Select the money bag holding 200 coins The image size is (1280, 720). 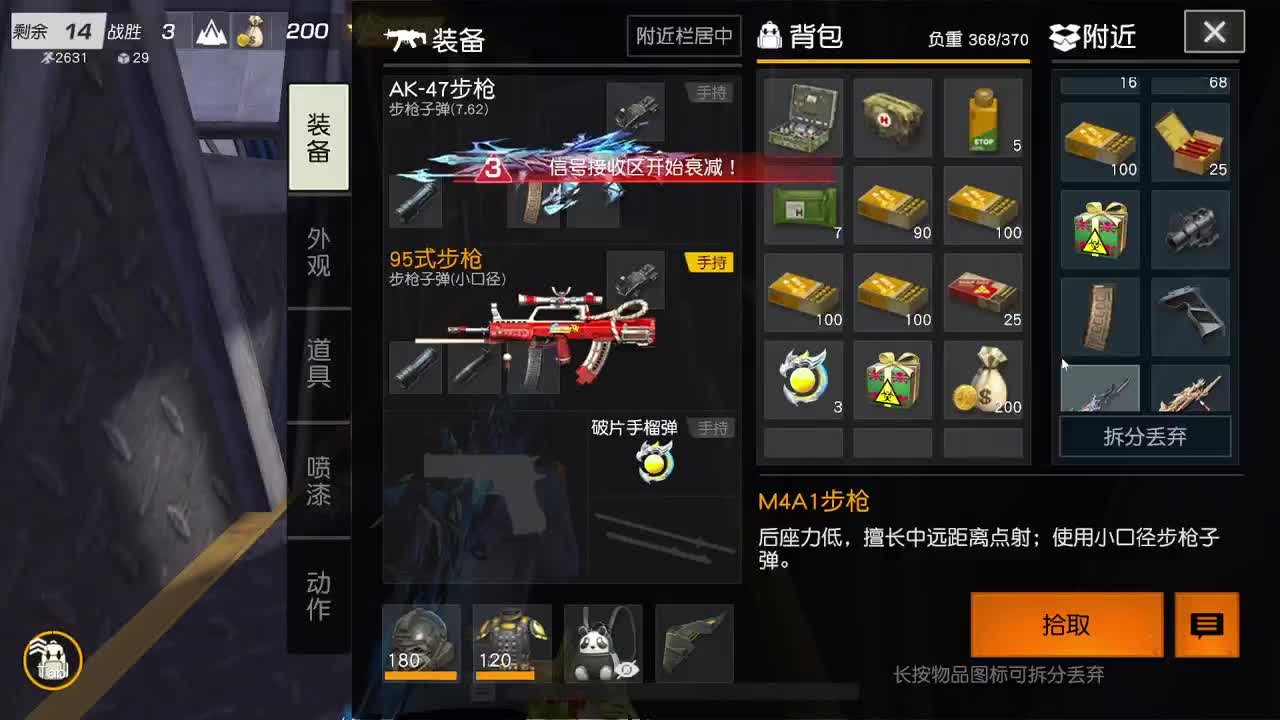(x=983, y=379)
